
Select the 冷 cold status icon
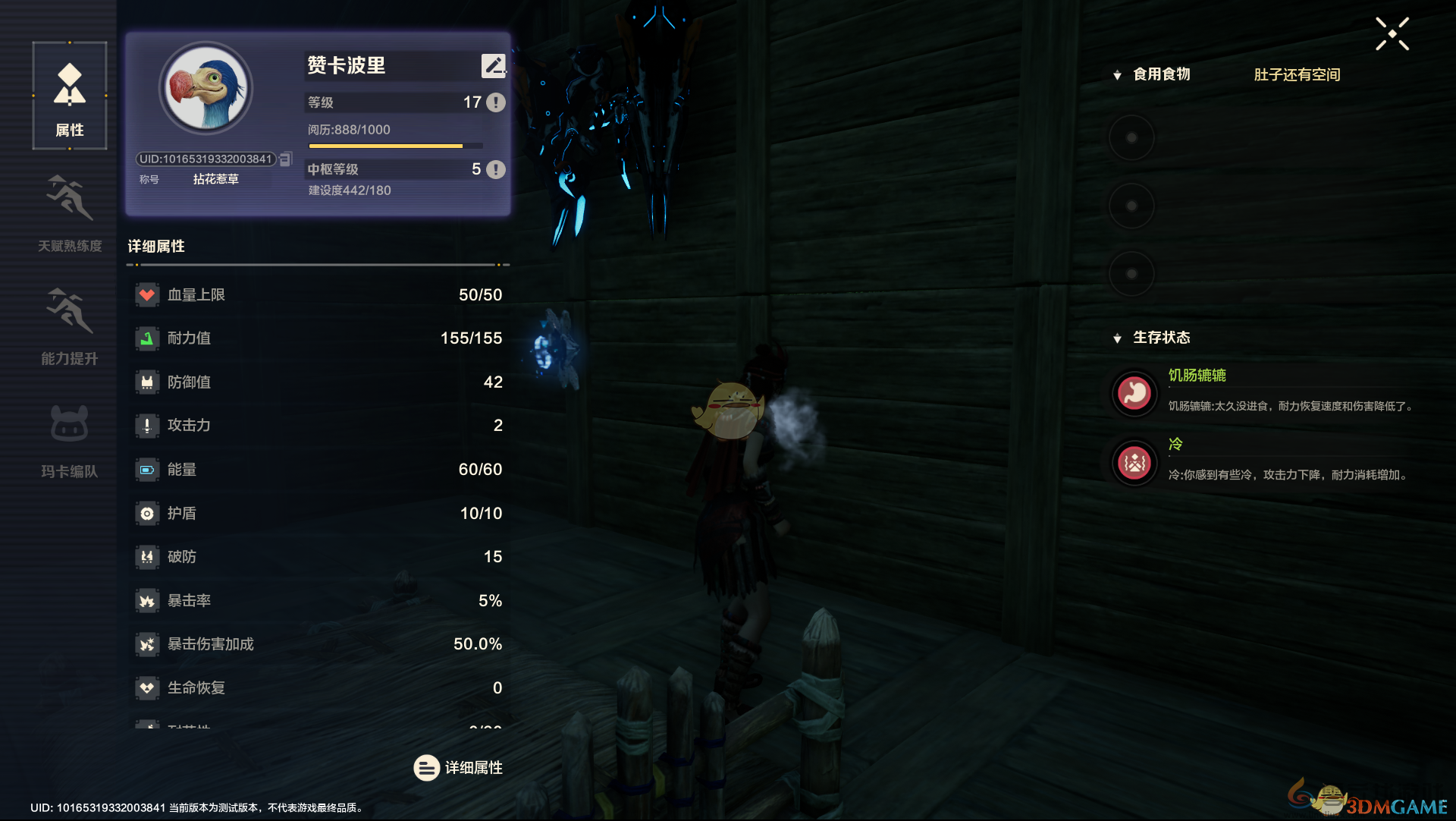click(x=1134, y=462)
